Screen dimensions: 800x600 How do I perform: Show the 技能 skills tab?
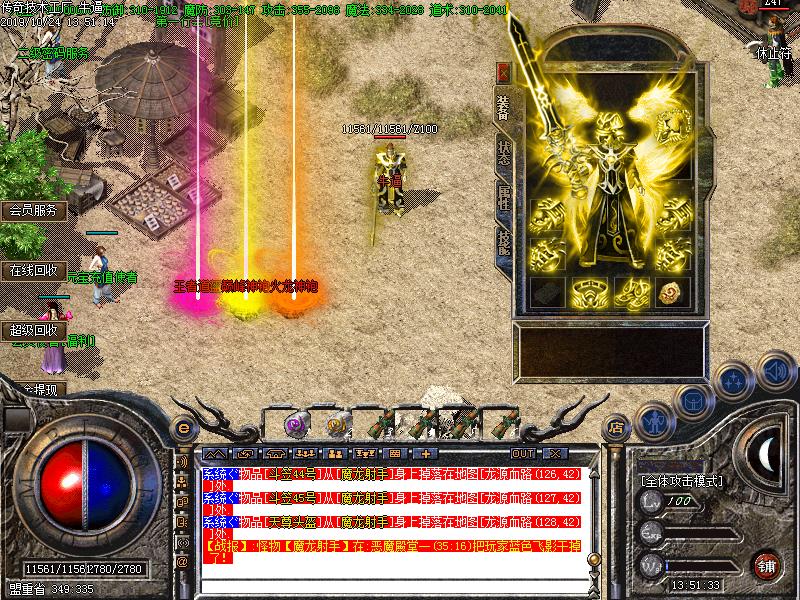point(503,238)
